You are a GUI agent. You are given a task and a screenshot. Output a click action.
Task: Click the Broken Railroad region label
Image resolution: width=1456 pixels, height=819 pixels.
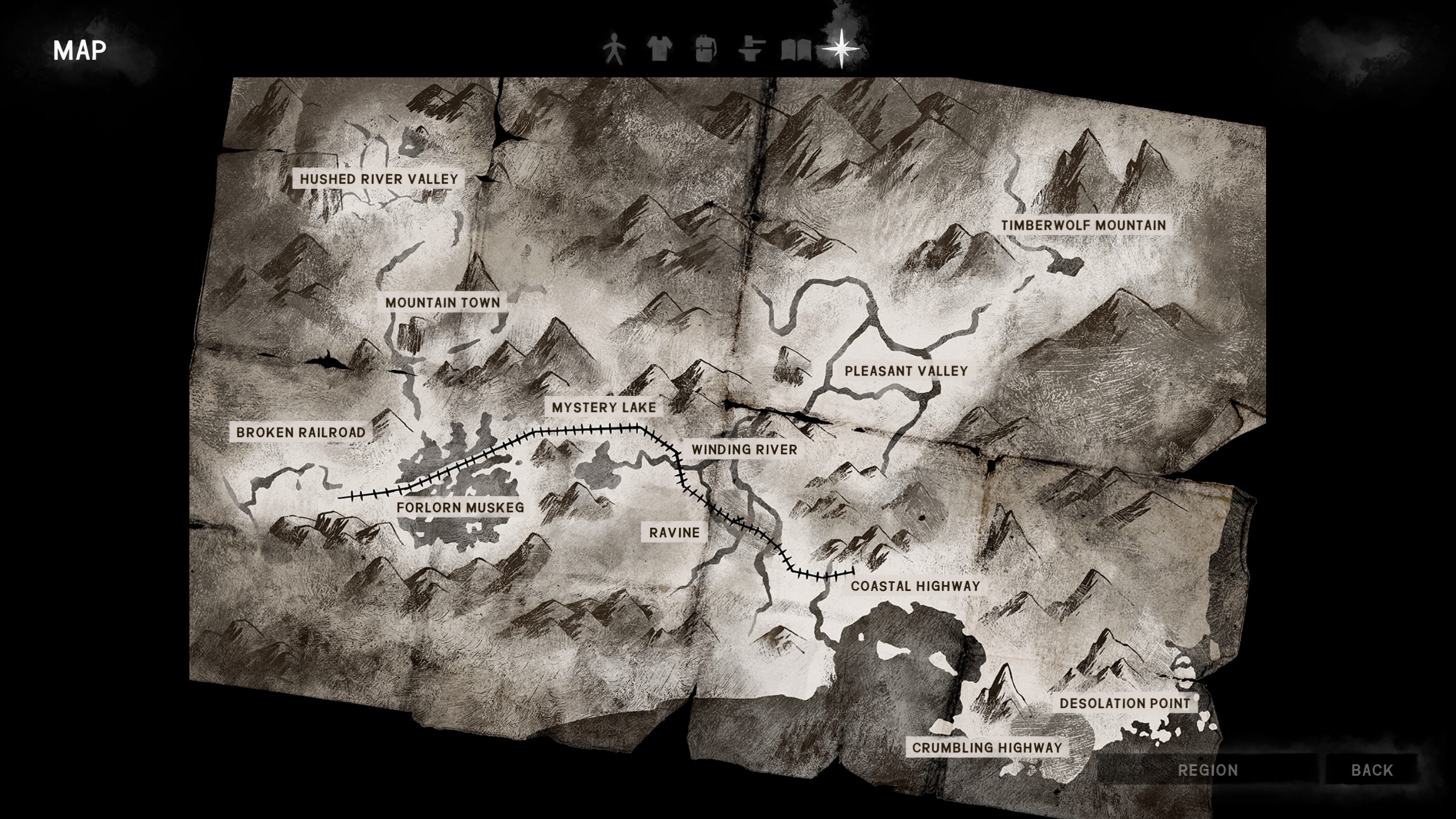[x=301, y=432]
